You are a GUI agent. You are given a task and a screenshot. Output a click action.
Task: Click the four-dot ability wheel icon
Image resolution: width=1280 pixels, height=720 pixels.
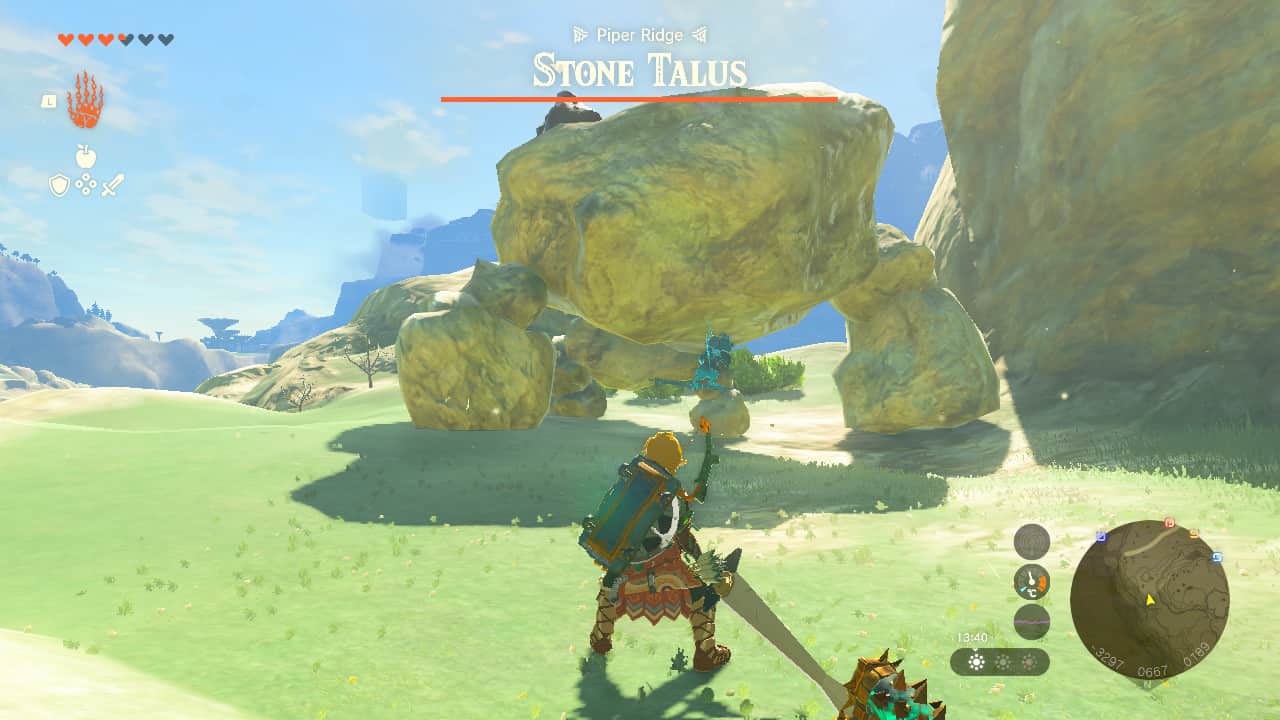(86, 185)
